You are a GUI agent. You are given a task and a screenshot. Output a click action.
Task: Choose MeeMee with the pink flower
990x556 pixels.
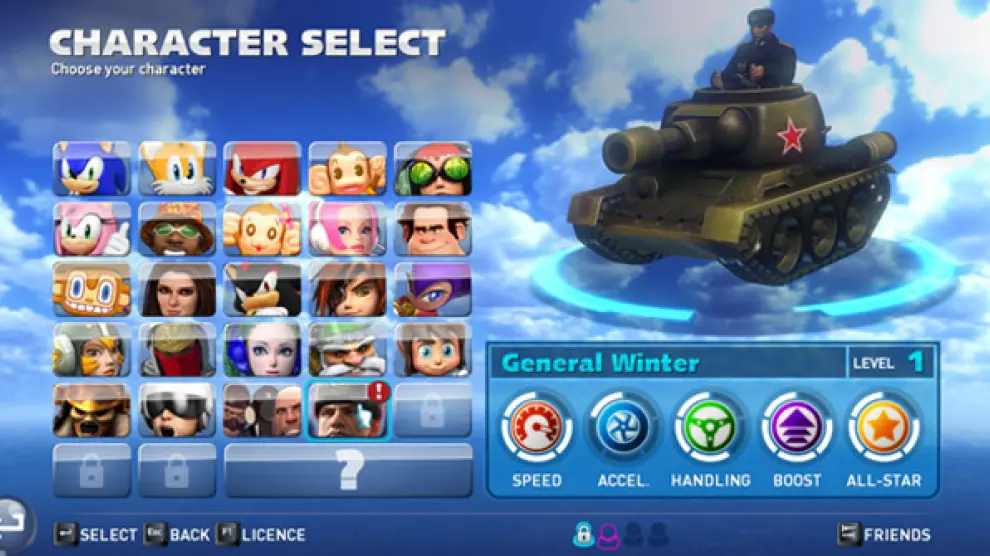pos(262,229)
